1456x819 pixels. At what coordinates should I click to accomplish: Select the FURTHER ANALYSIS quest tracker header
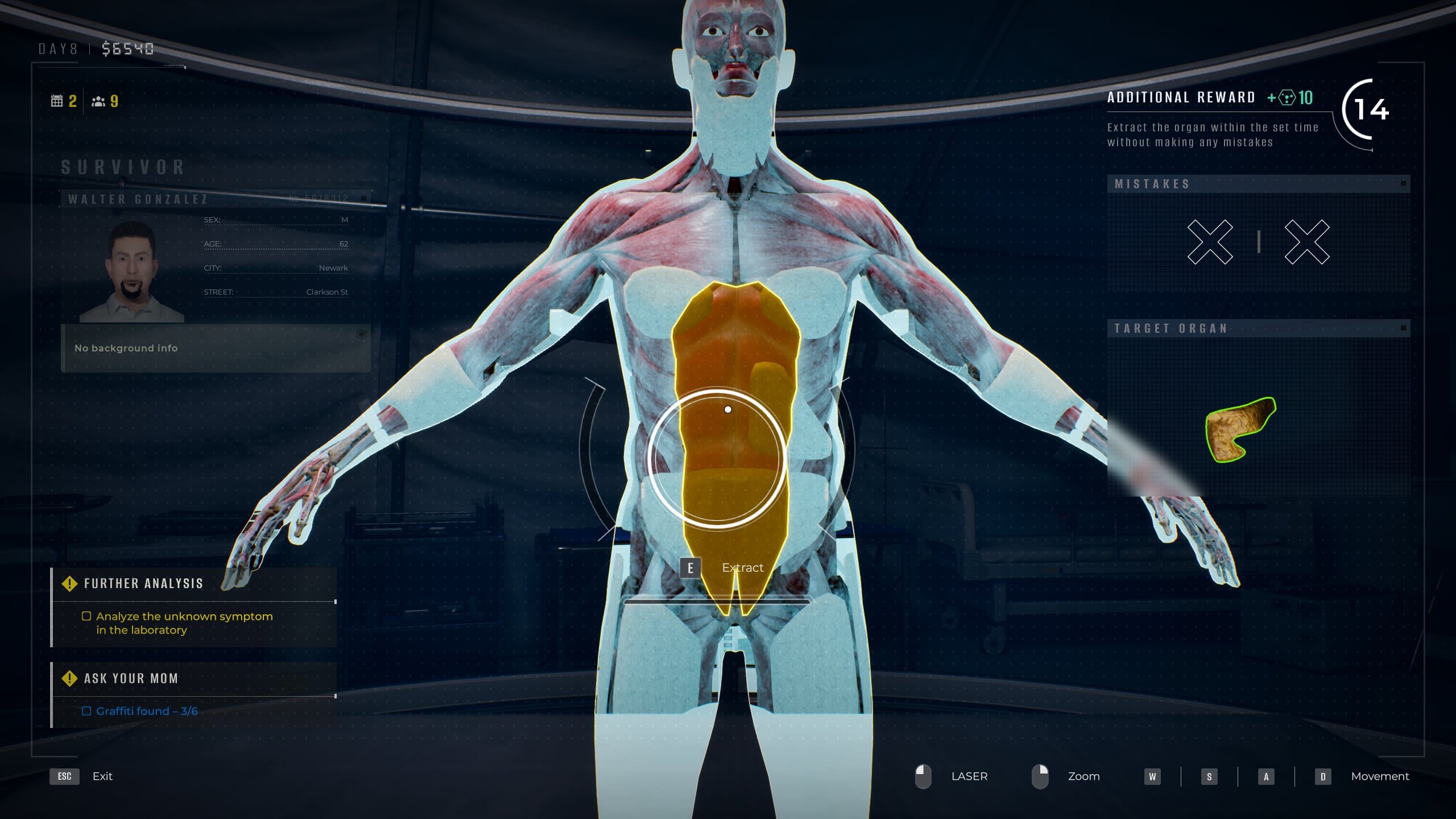point(143,584)
